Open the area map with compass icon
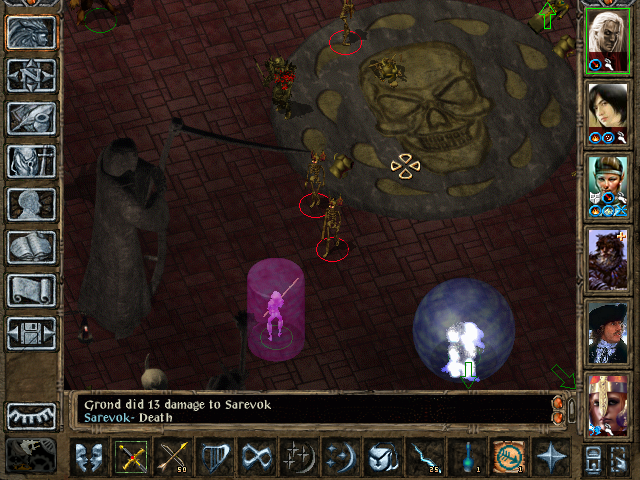This screenshot has height=480, width=640. [x=31, y=75]
